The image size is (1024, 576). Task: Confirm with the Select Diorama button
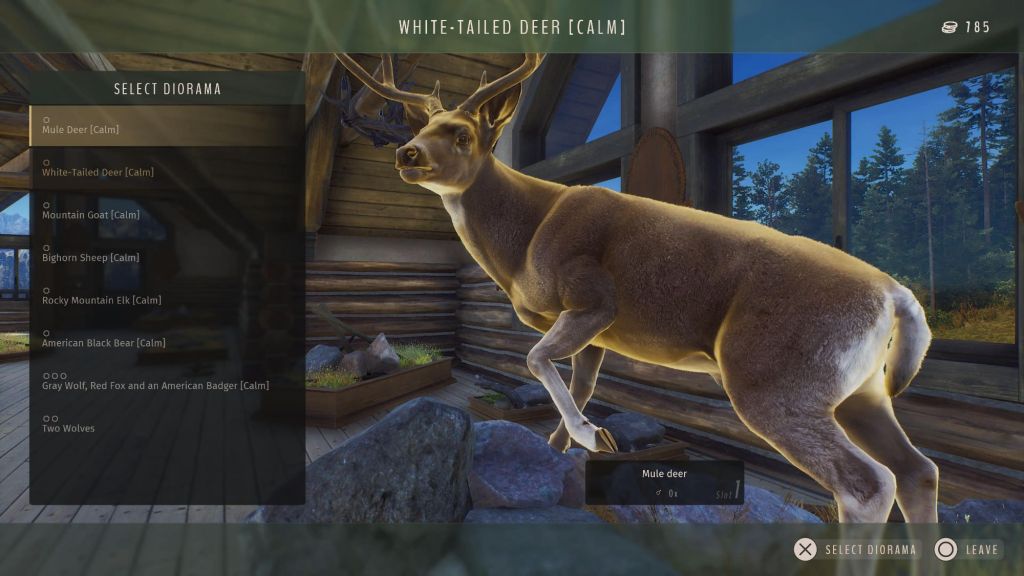click(856, 549)
